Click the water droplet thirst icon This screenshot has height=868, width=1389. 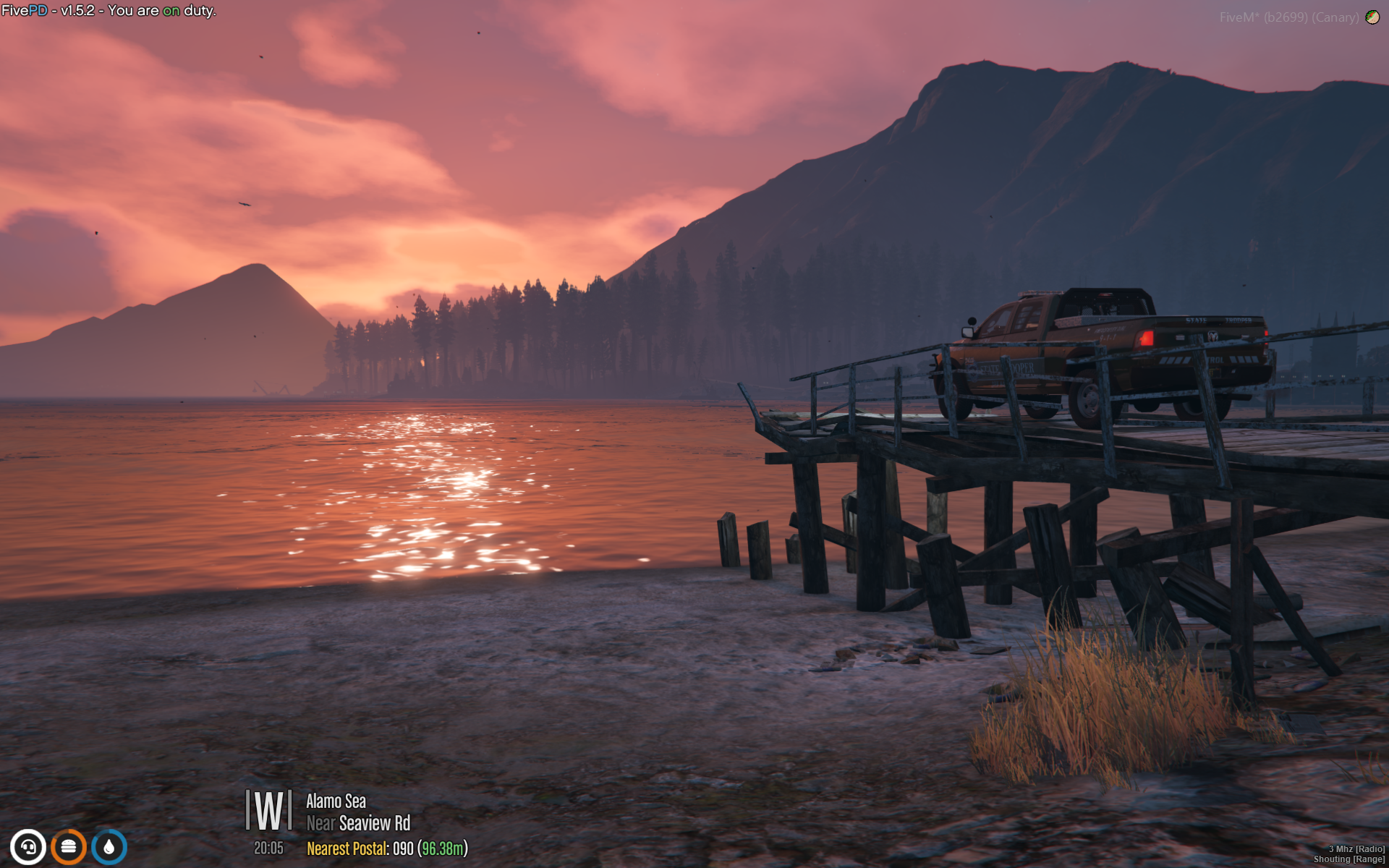click(x=109, y=847)
